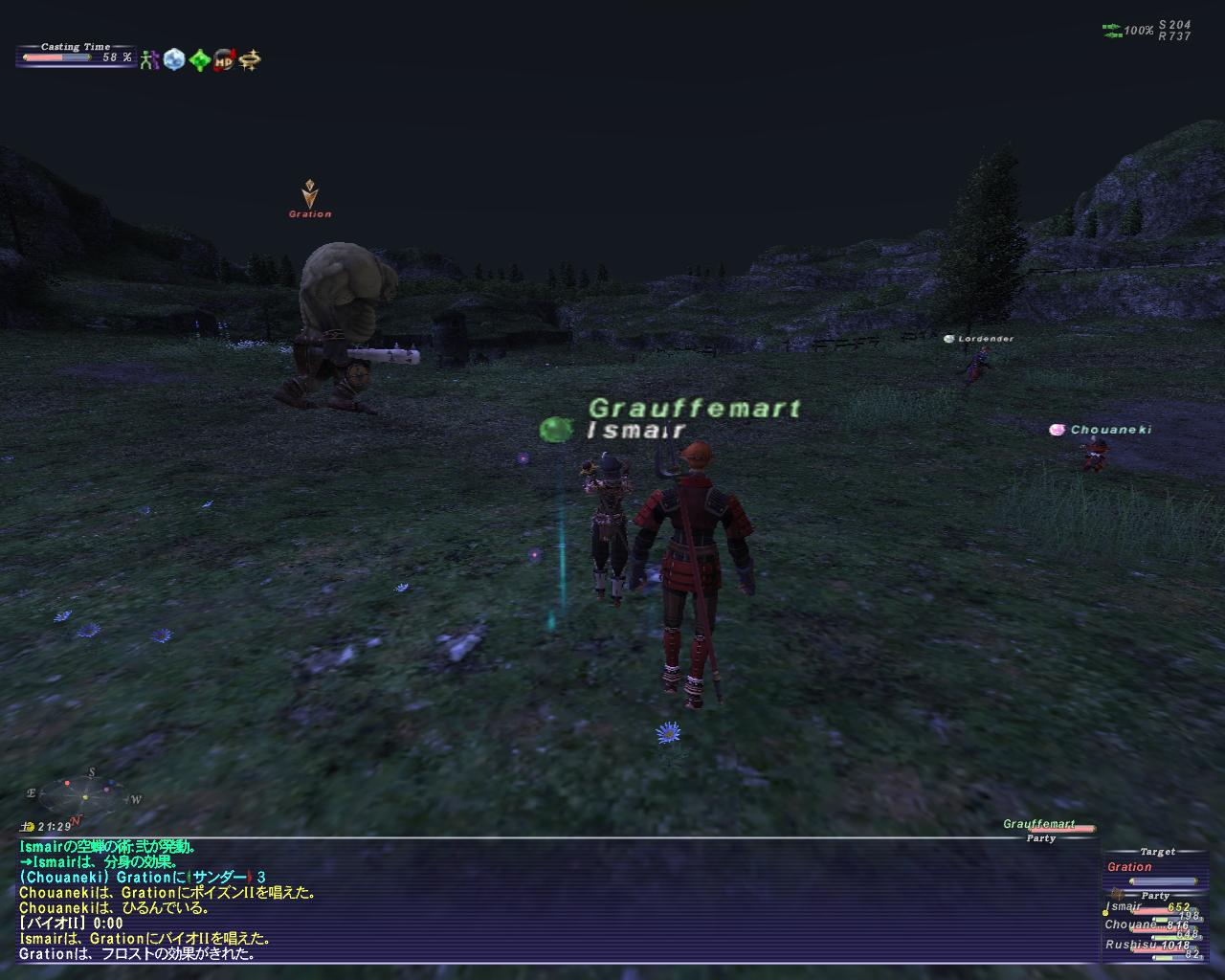Inspect the HP status effect icon
This screenshot has width=1225, height=980.
click(224, 60)
